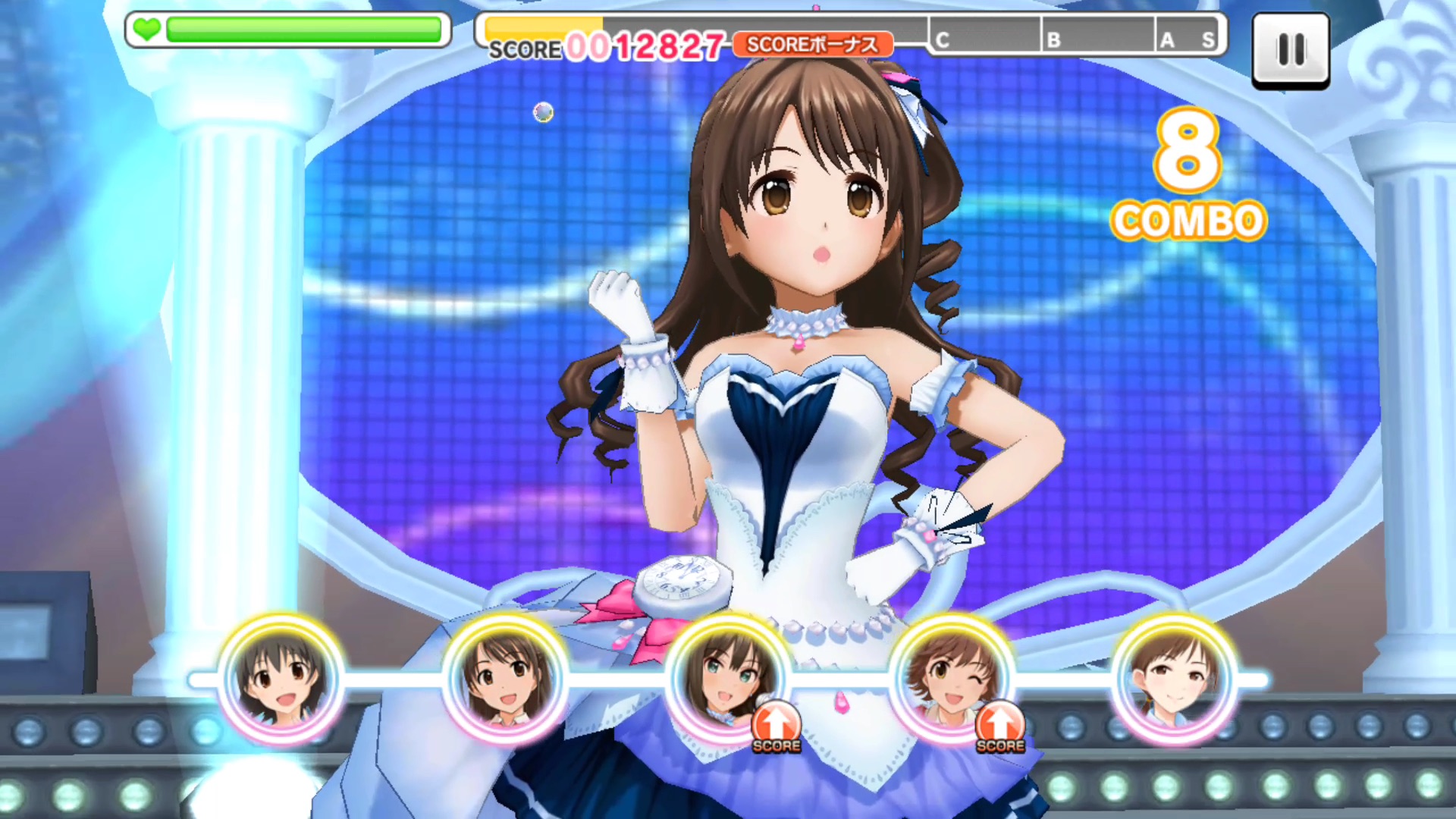Screen dimensions: 1456x819
Task: Pause the live performance
Action: click(1290, 50)
